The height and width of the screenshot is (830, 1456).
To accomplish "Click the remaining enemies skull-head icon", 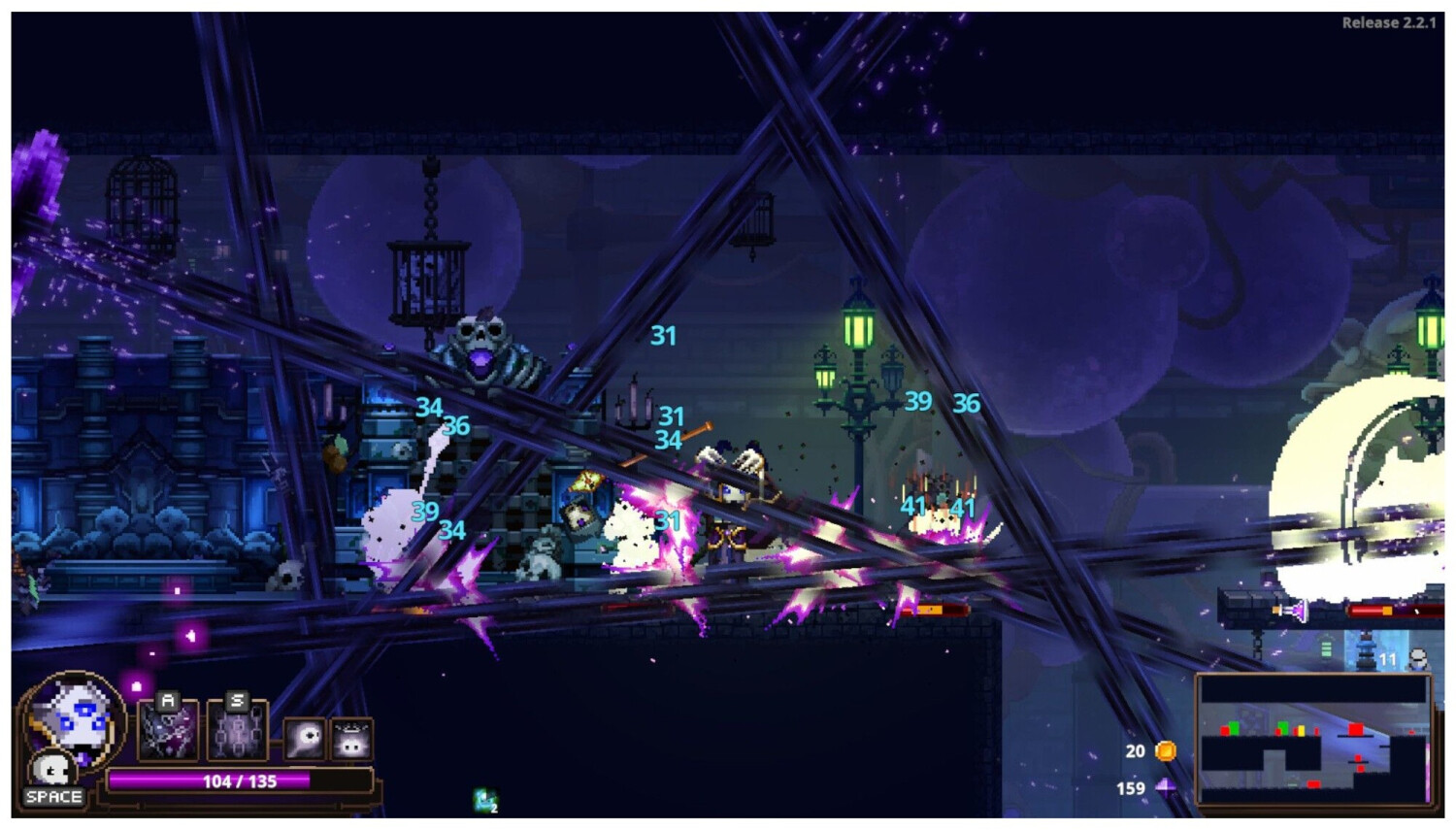I will click(1418, 660).
